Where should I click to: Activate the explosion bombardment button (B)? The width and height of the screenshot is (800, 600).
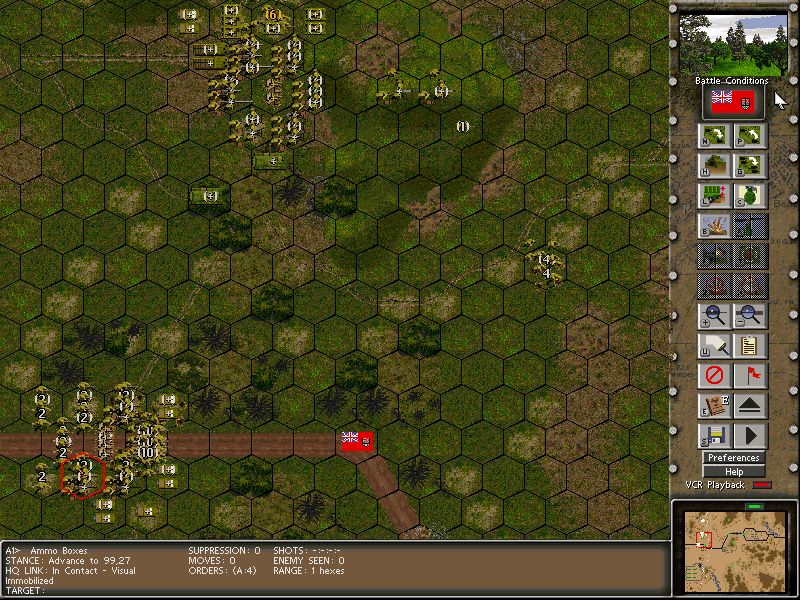point(714,226)
